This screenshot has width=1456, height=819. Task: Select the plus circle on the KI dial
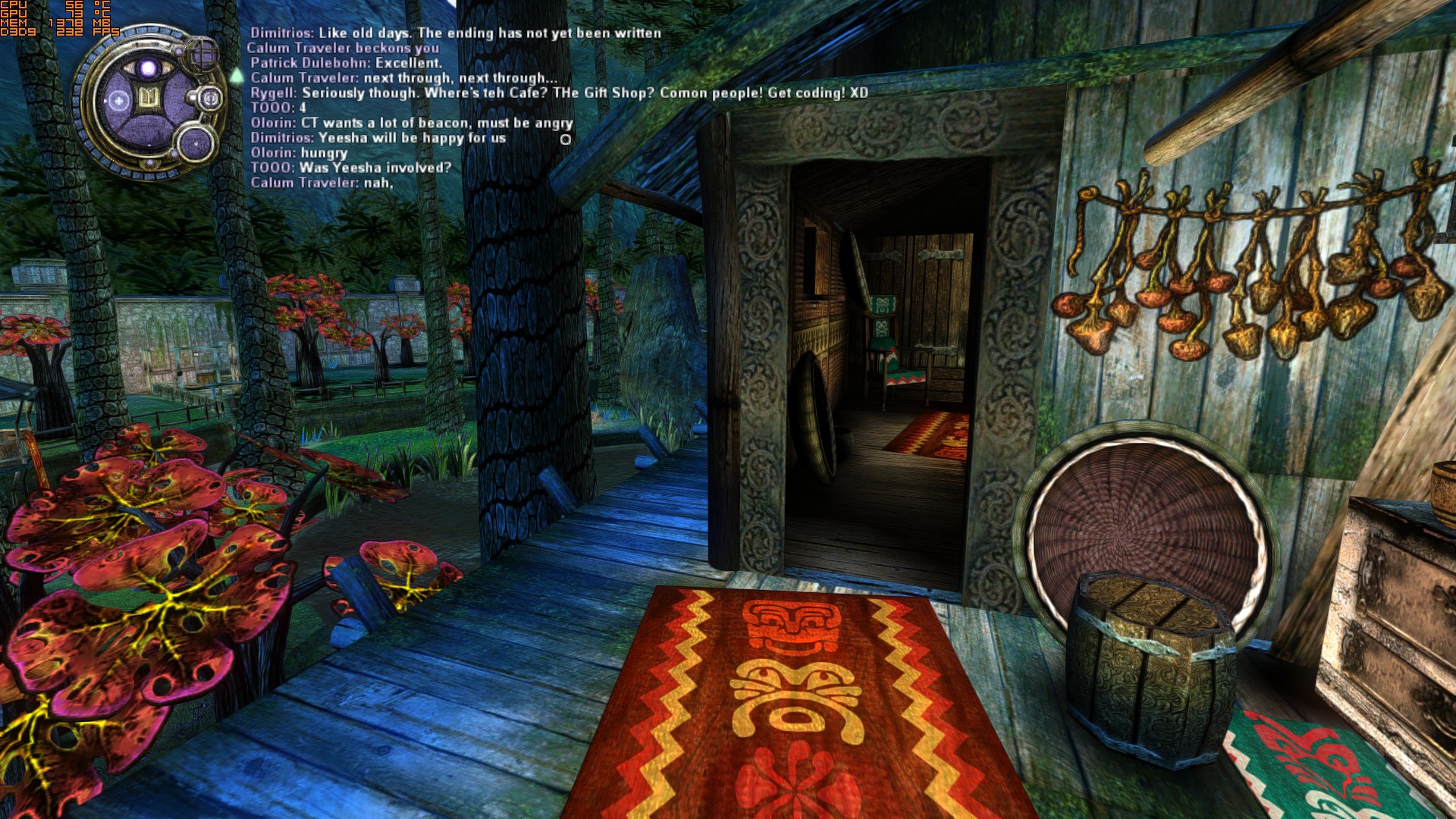[x=118, y=100]
